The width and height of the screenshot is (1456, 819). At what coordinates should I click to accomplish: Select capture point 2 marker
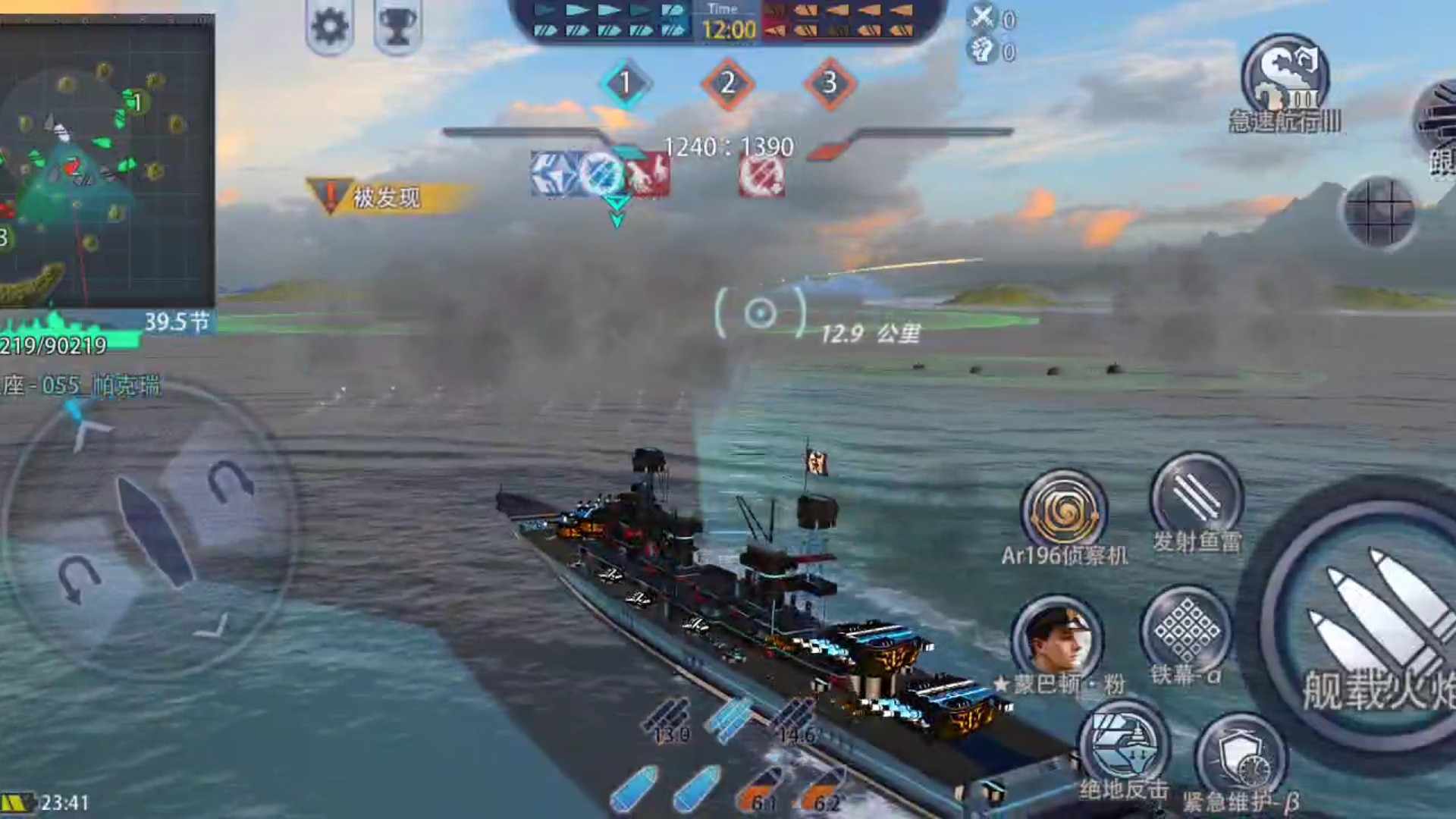click(727, 83)
